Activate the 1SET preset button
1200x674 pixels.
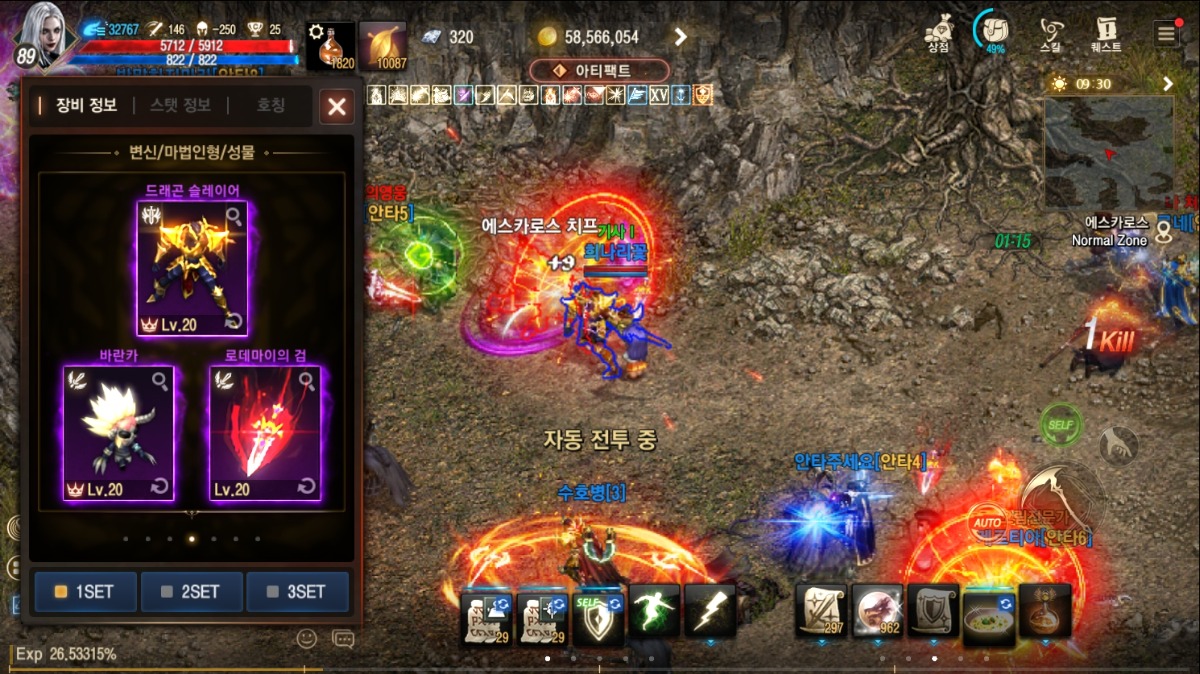click(x=84, y=591)
